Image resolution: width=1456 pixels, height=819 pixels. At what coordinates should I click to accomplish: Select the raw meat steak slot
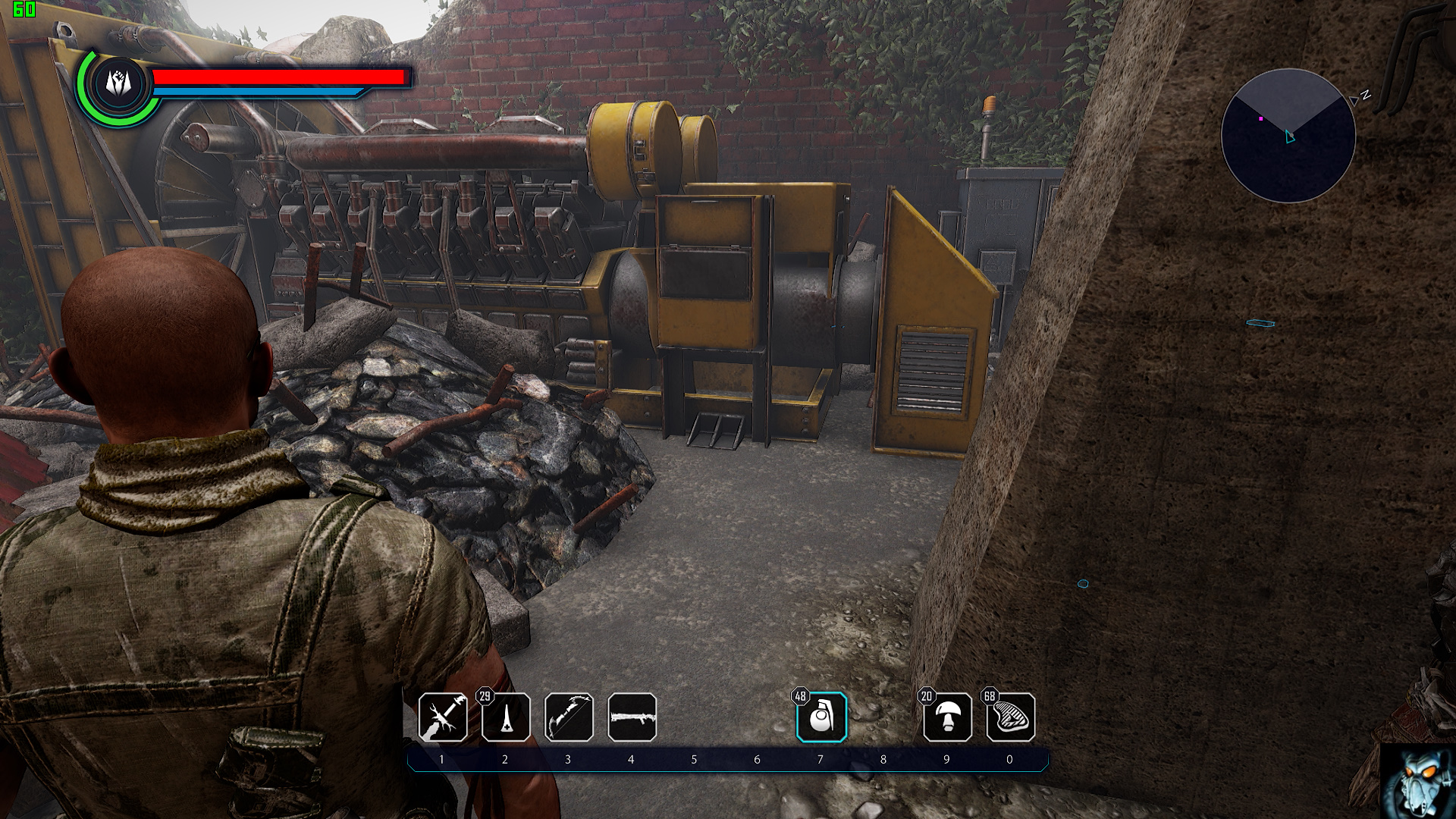1010,717
